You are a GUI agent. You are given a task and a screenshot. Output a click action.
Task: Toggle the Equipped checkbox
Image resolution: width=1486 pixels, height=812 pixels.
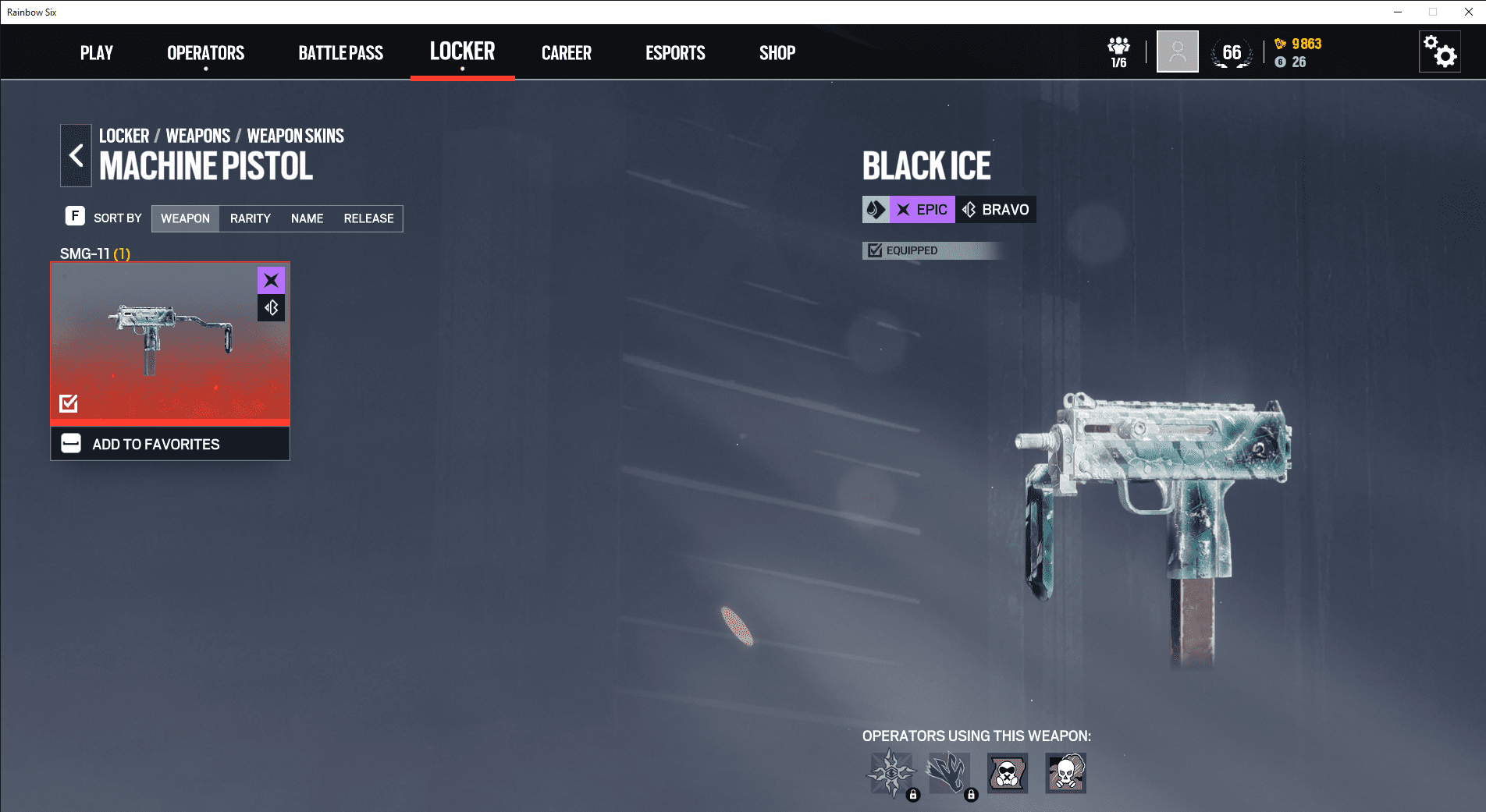876,250
